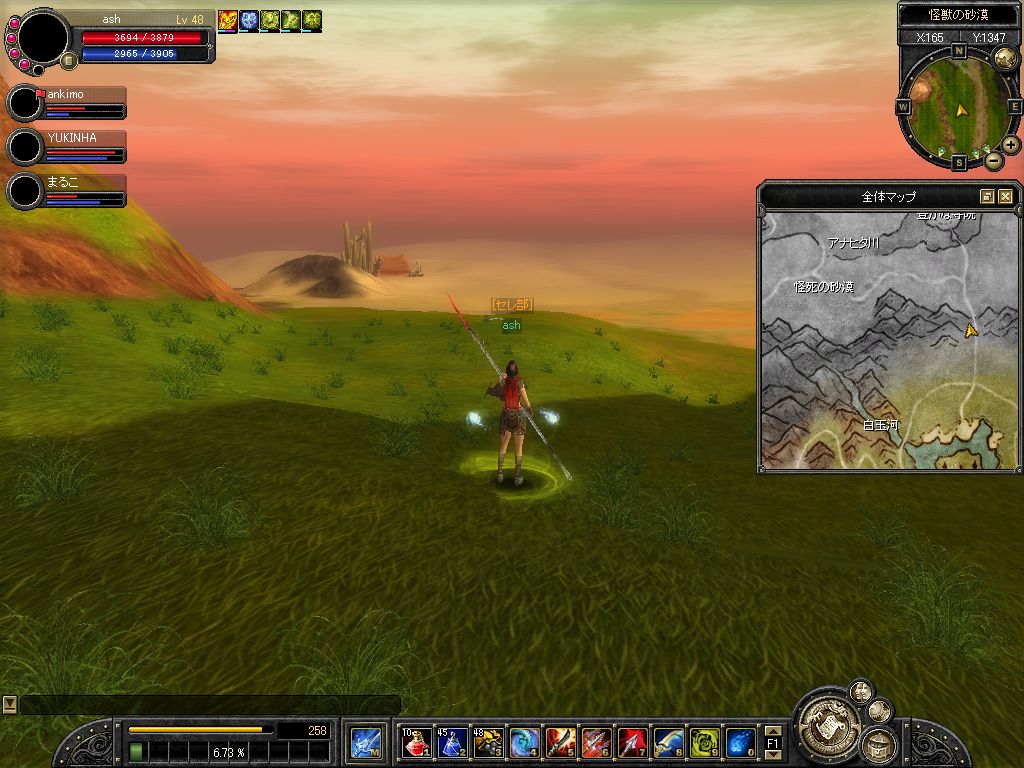Zoom in the minimap with plus button
1024x768 pixels.
pos(1011,144)
